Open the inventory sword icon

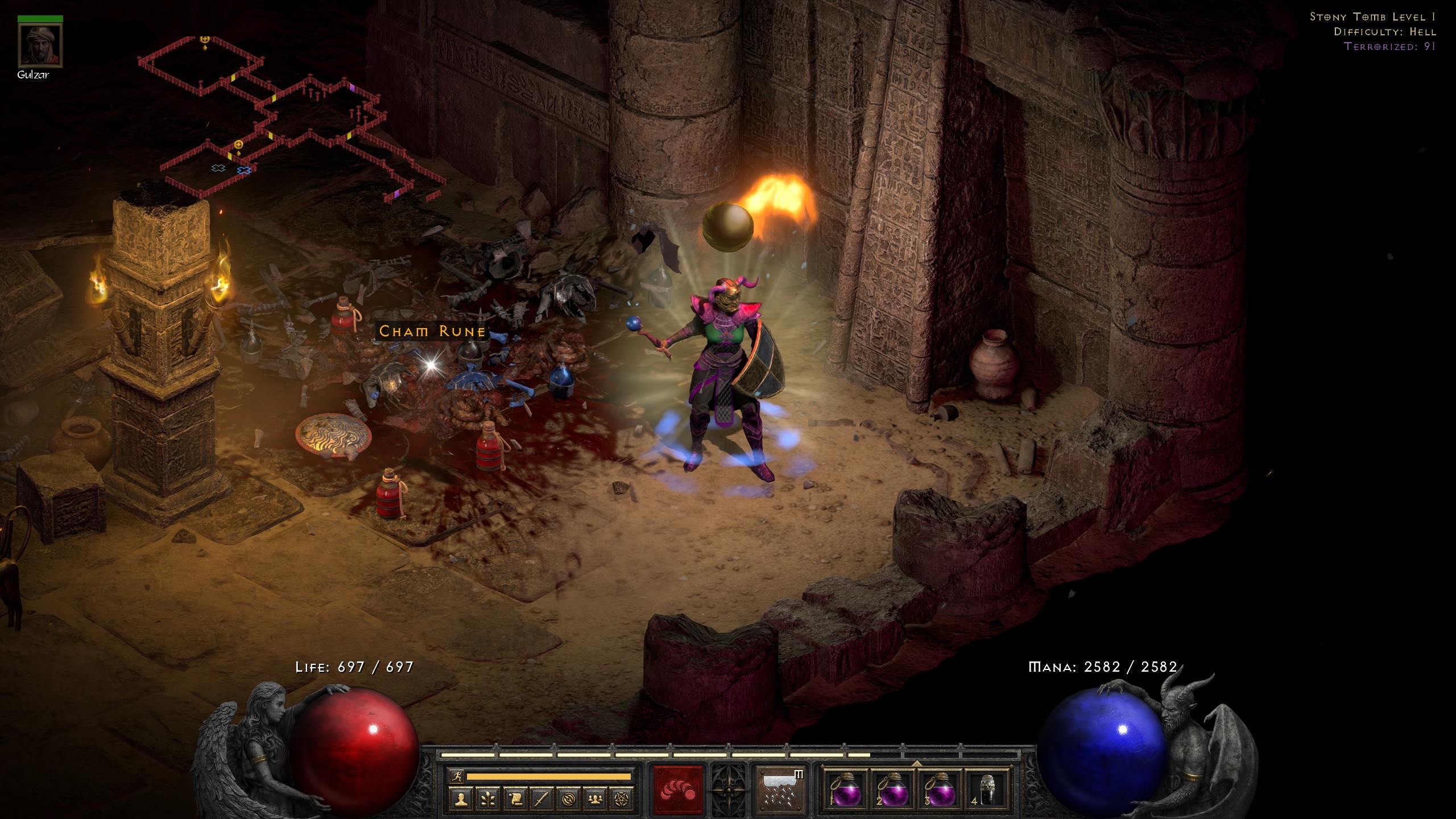point(541,800)
